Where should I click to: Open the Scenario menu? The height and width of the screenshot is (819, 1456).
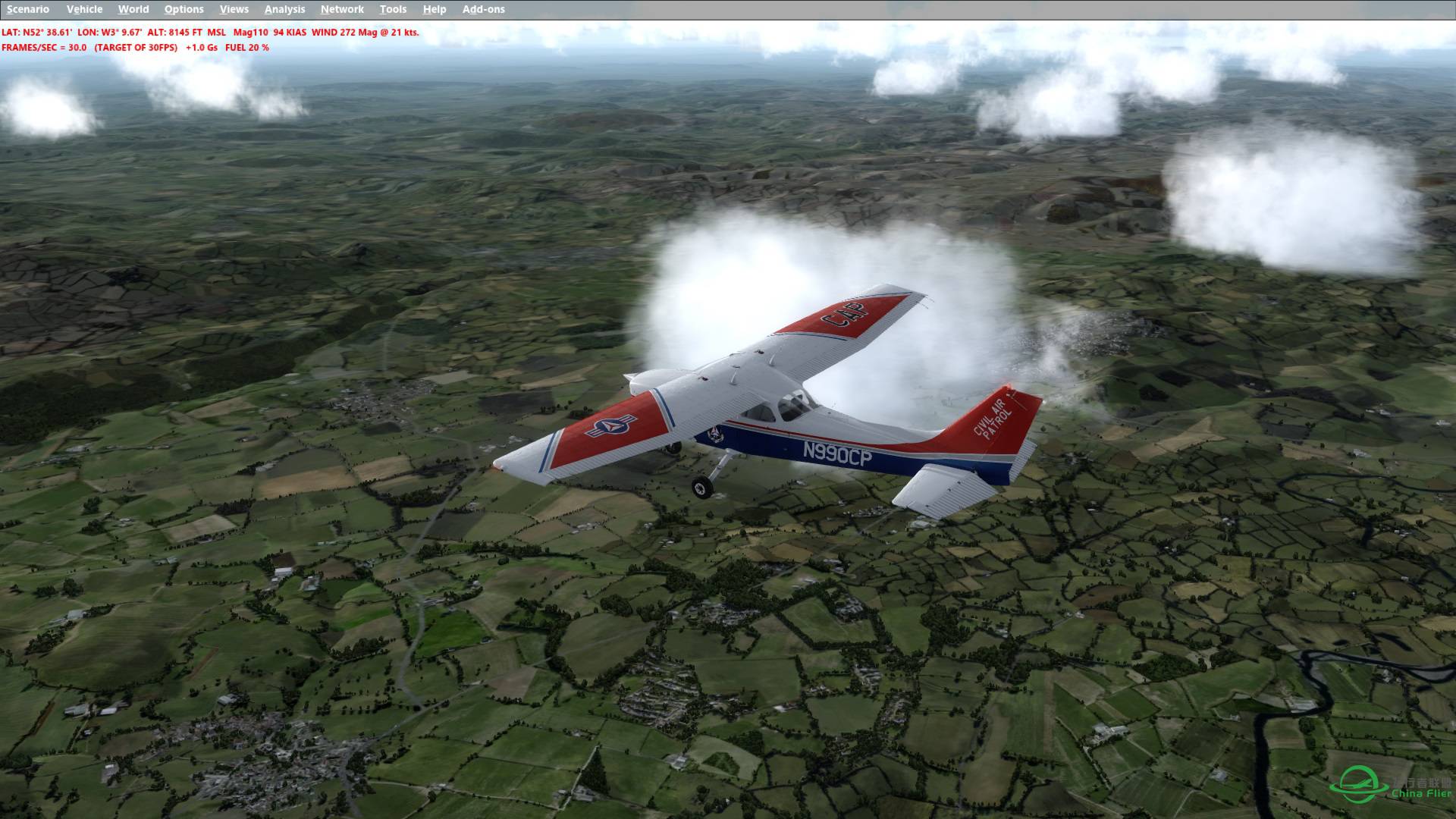(28, 9)
